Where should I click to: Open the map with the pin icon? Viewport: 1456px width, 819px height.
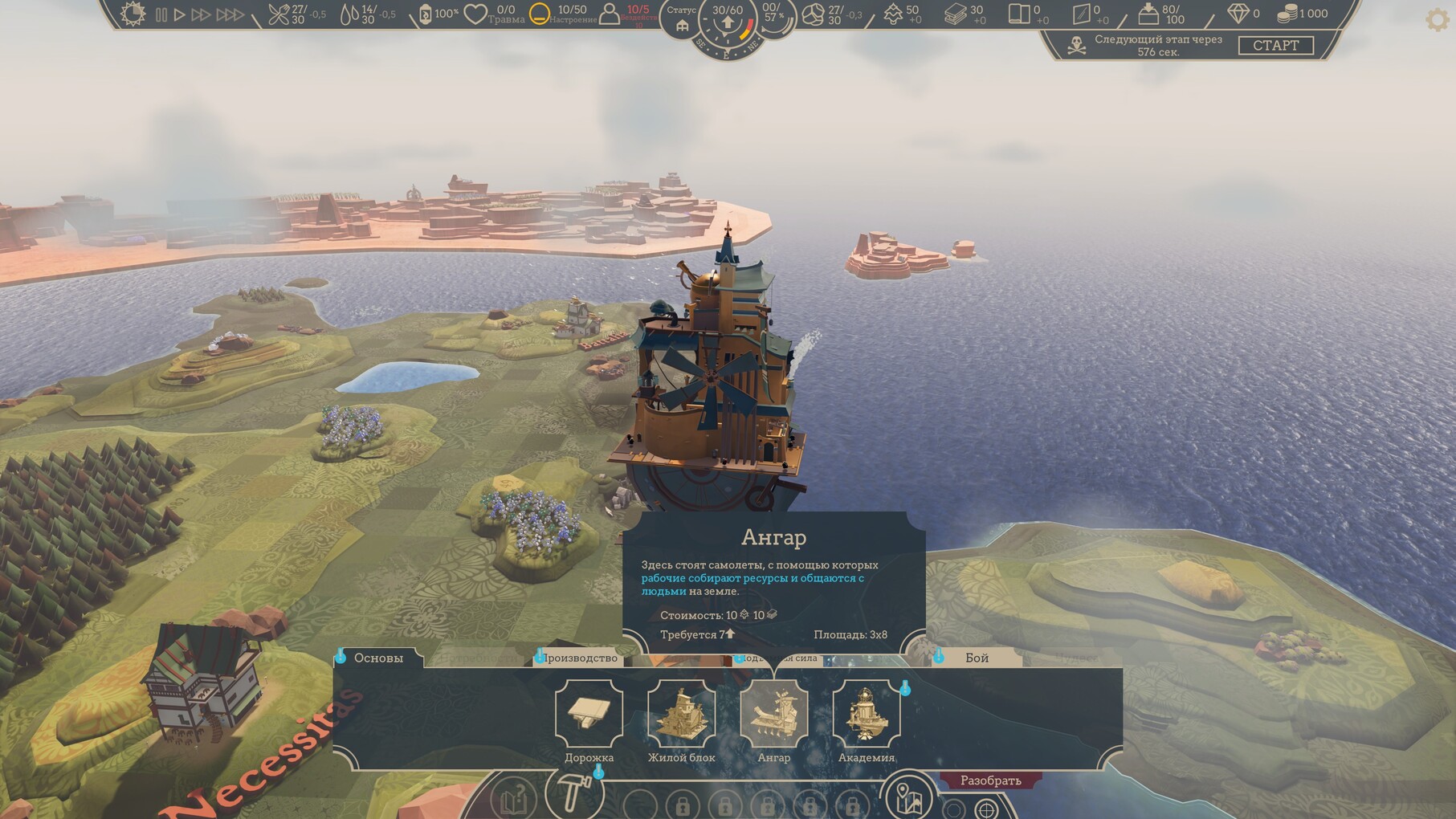pyautogui.click(x=910, y=797)
